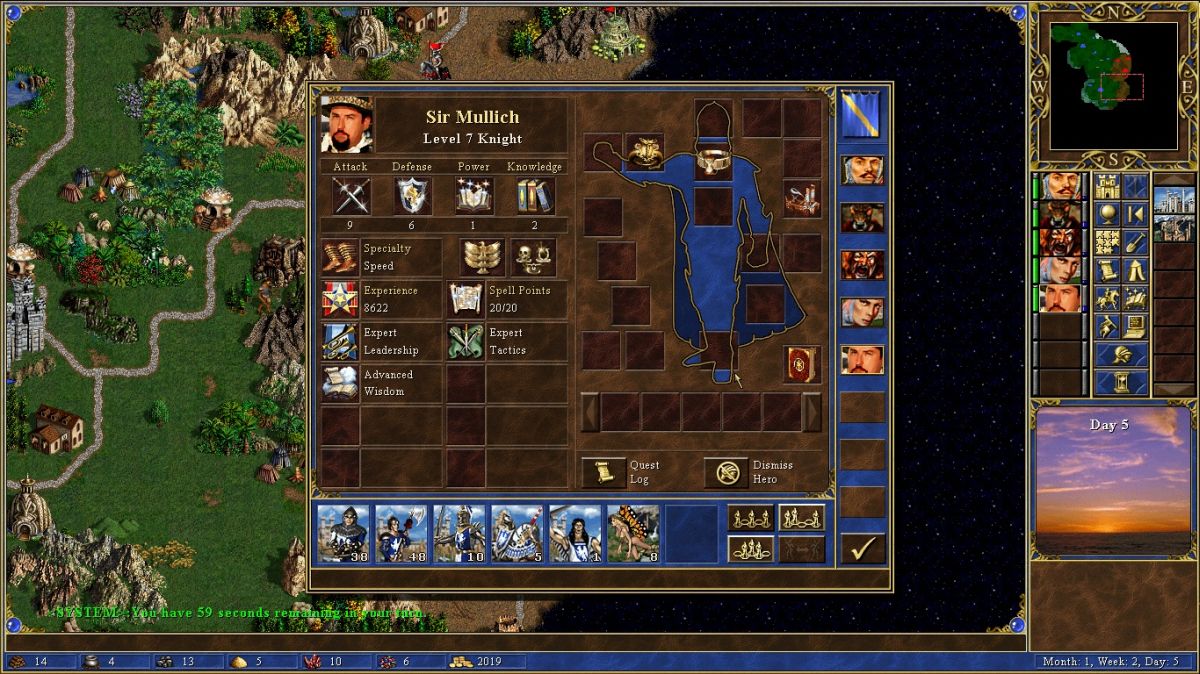The width and height of the screenshot is (1200, 674).
Task: Open the spell book in the equipment slot
Action: [802, 364]
